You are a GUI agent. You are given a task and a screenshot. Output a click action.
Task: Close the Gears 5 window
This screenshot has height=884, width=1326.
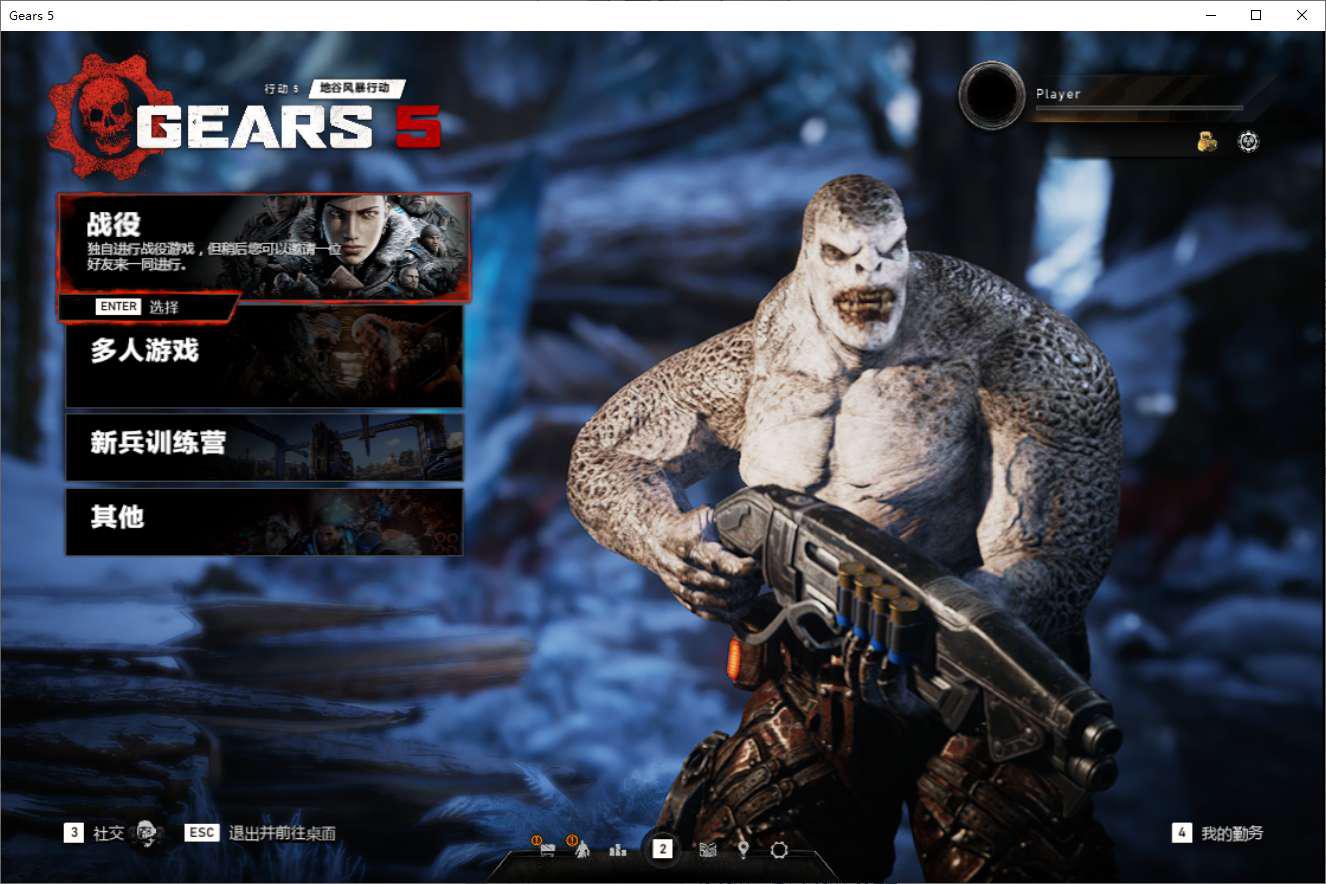(x=1302, y=15)
